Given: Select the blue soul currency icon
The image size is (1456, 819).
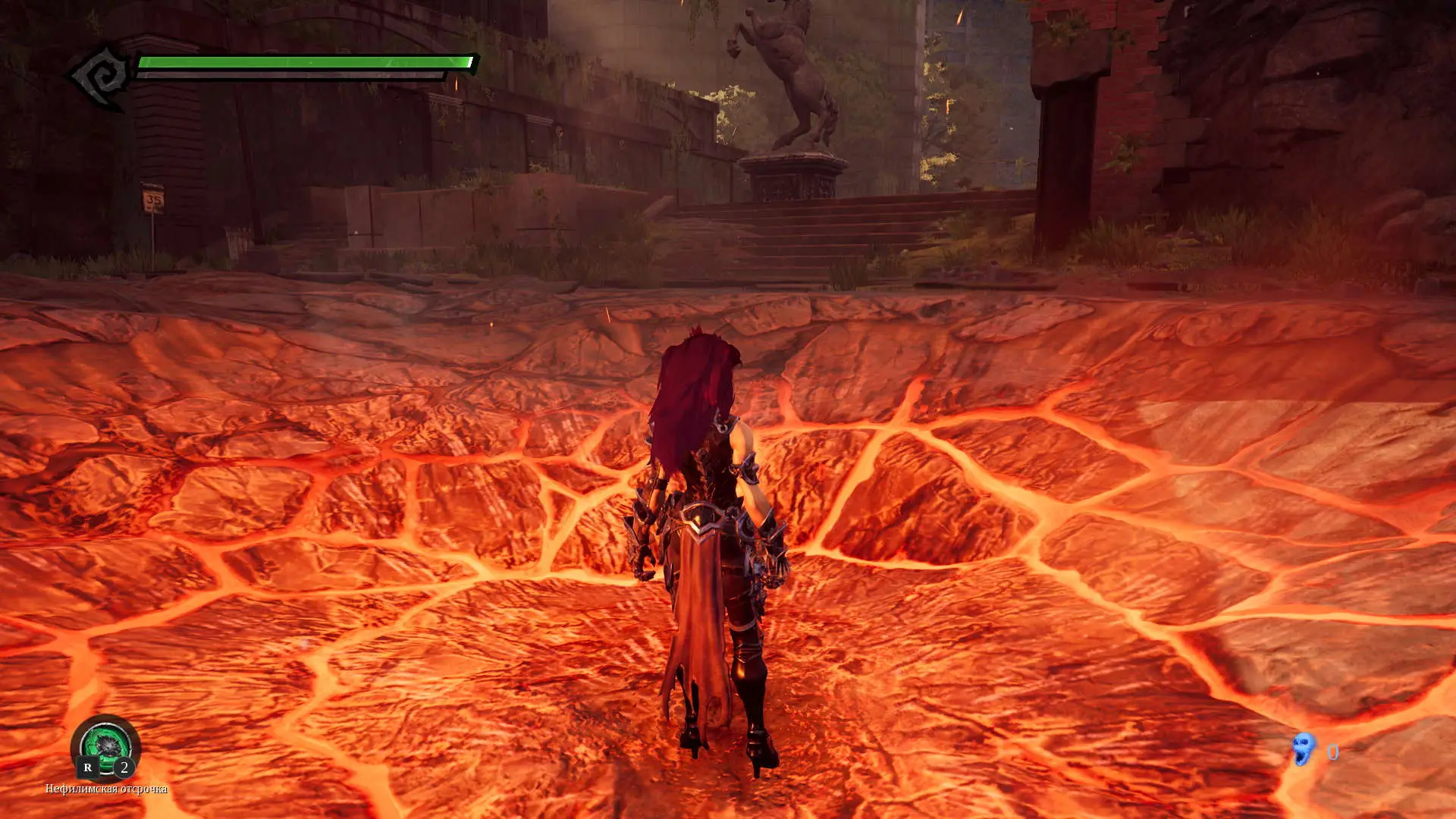Looking at the screenshot, I should pos(1304,749).
